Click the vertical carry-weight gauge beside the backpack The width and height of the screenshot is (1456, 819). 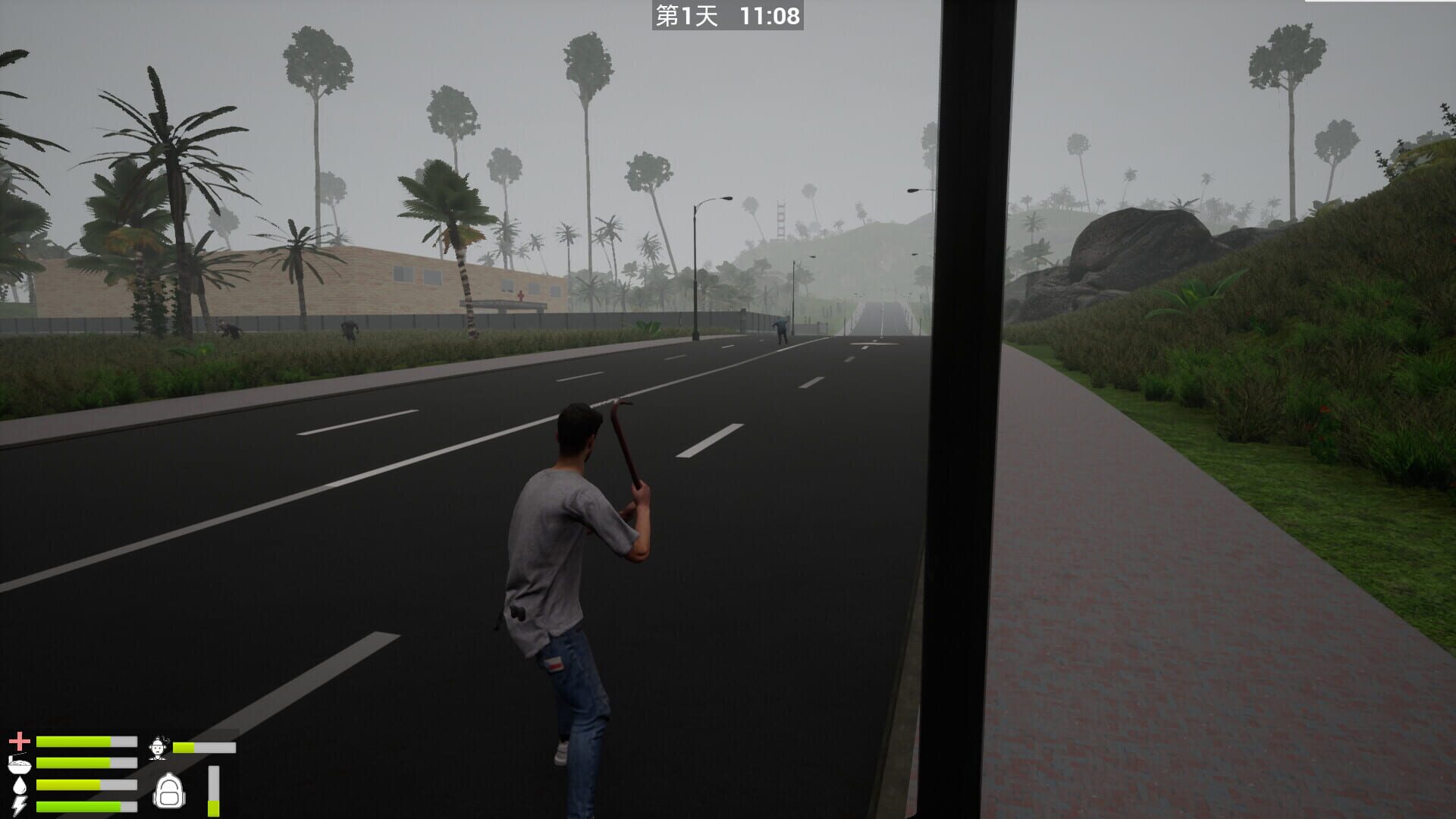[x=214, y=791]
